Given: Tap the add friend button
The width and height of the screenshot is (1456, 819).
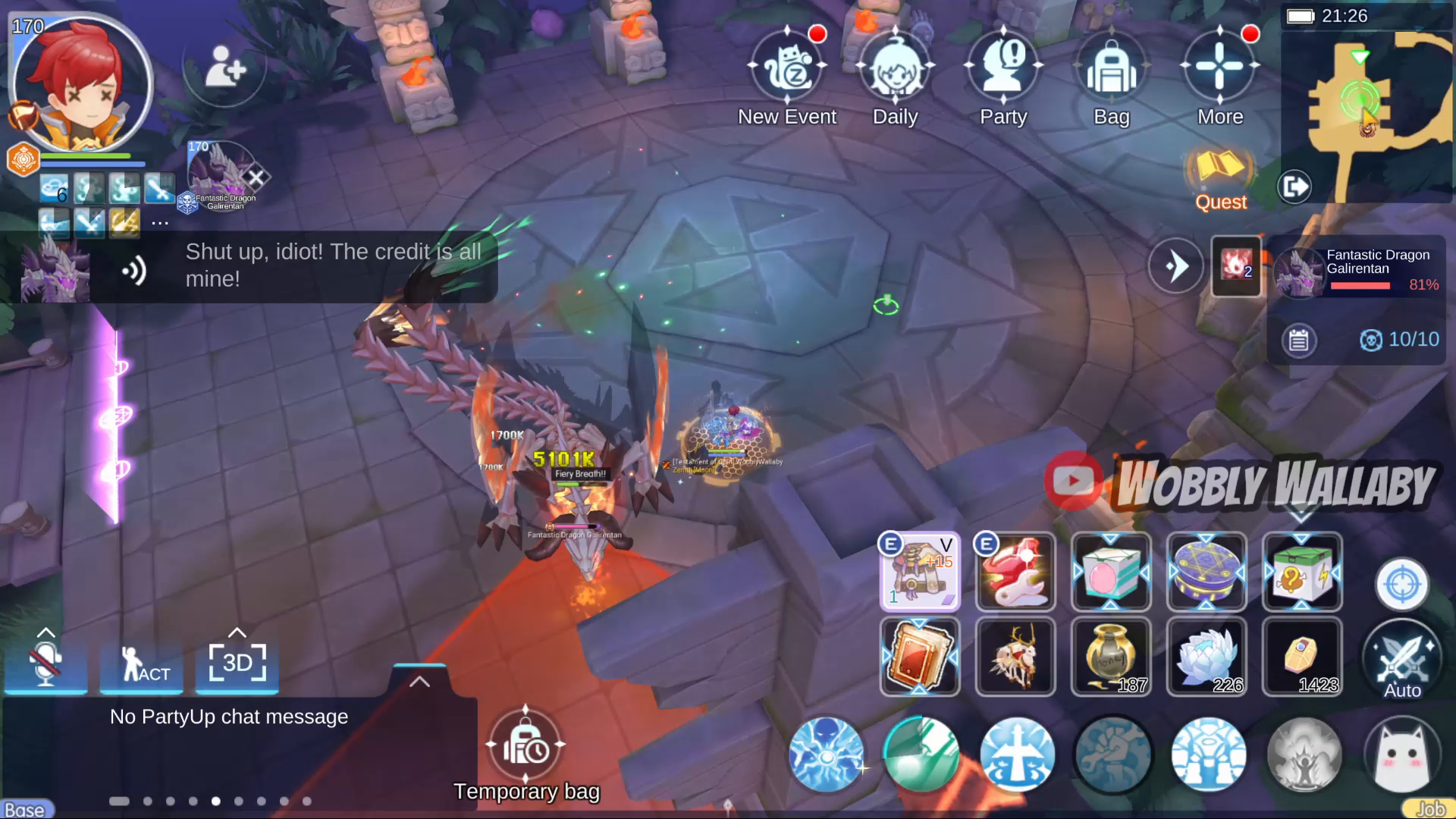Looking at the screenshot, I should pyautogui.click(x=224, y=69).
